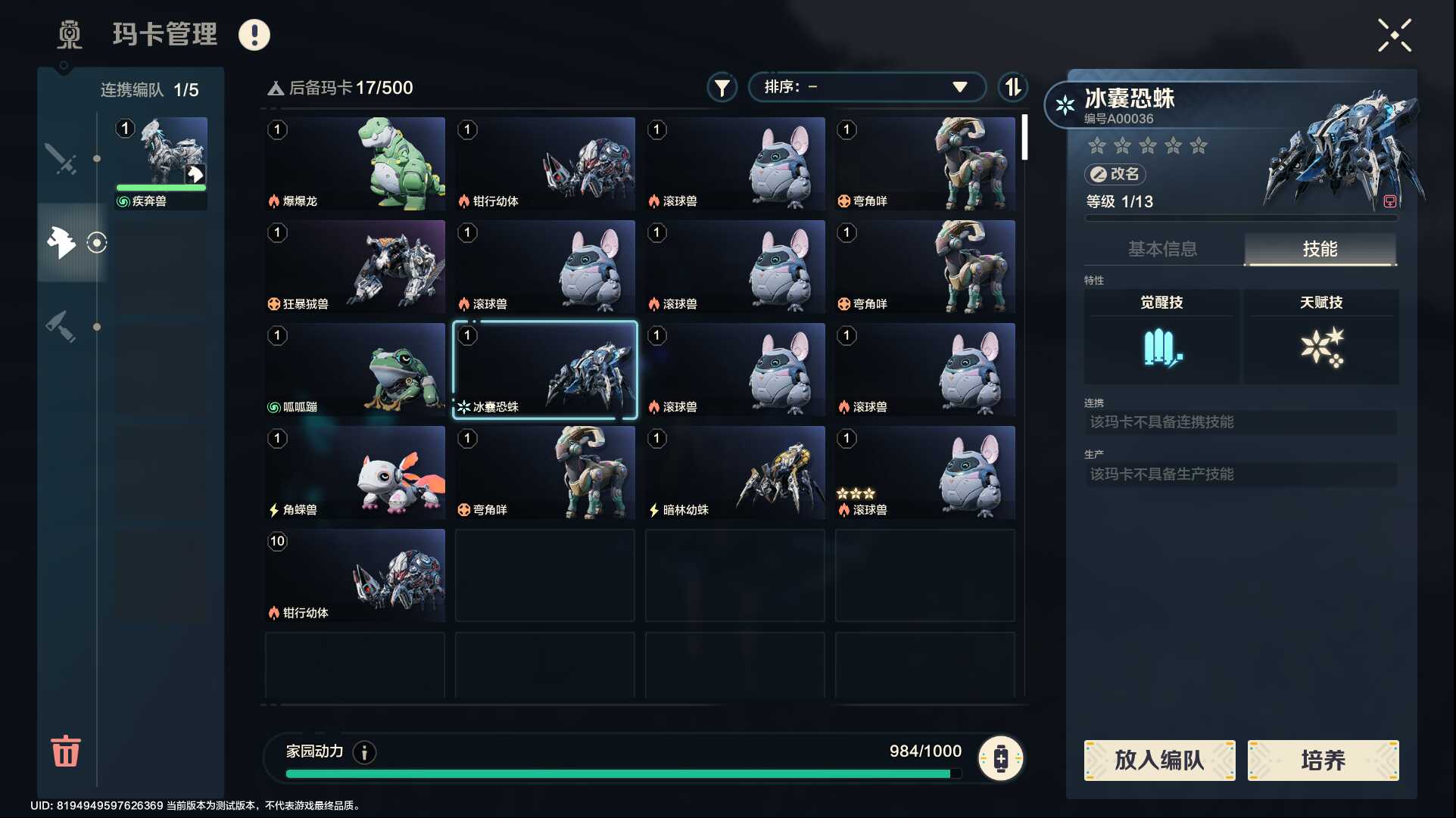Pick the 呱呱蹦 frog card
This screenshot has width=1456, height=818.
click(355, 369)
